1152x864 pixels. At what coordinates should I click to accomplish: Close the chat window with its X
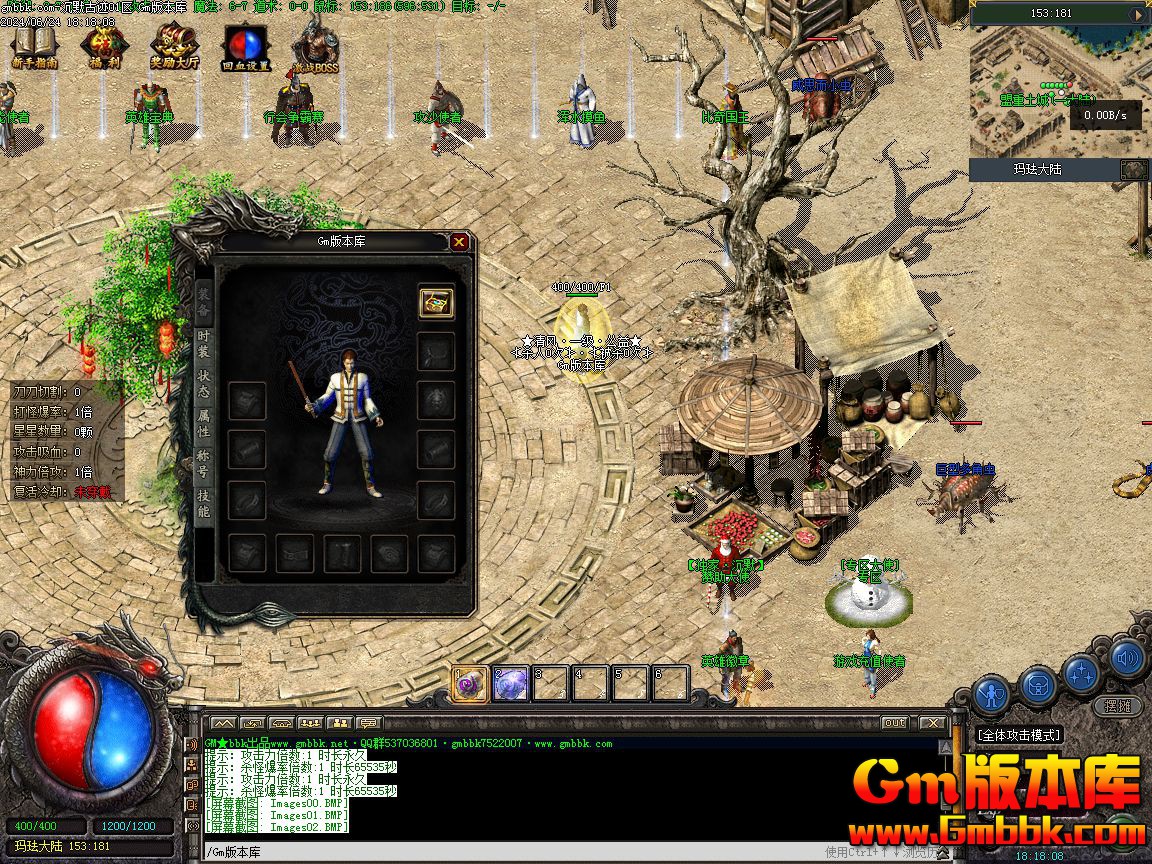[932, 722]
